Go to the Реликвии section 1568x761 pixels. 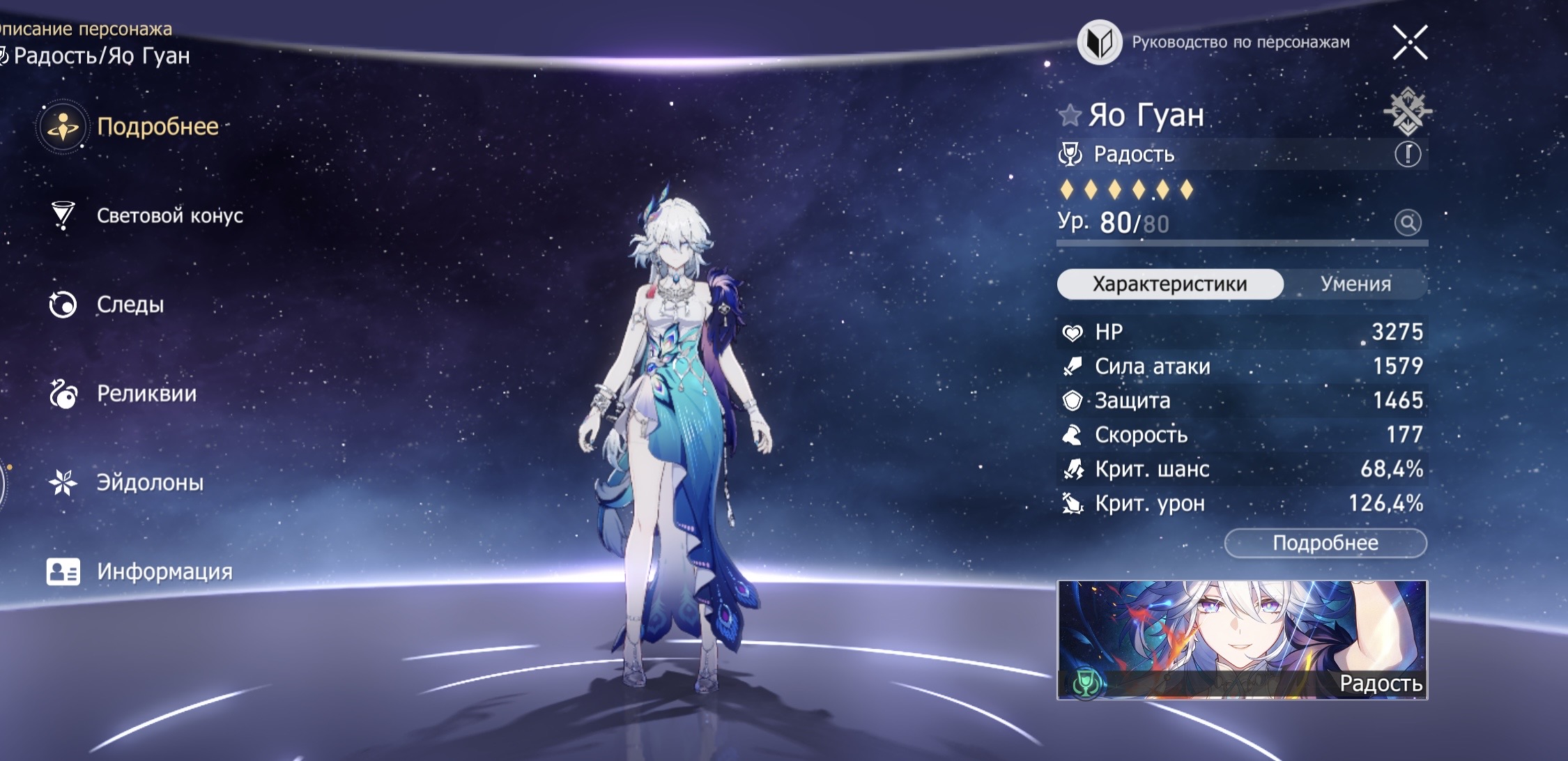pyautogui.click(x=146, y=394)
